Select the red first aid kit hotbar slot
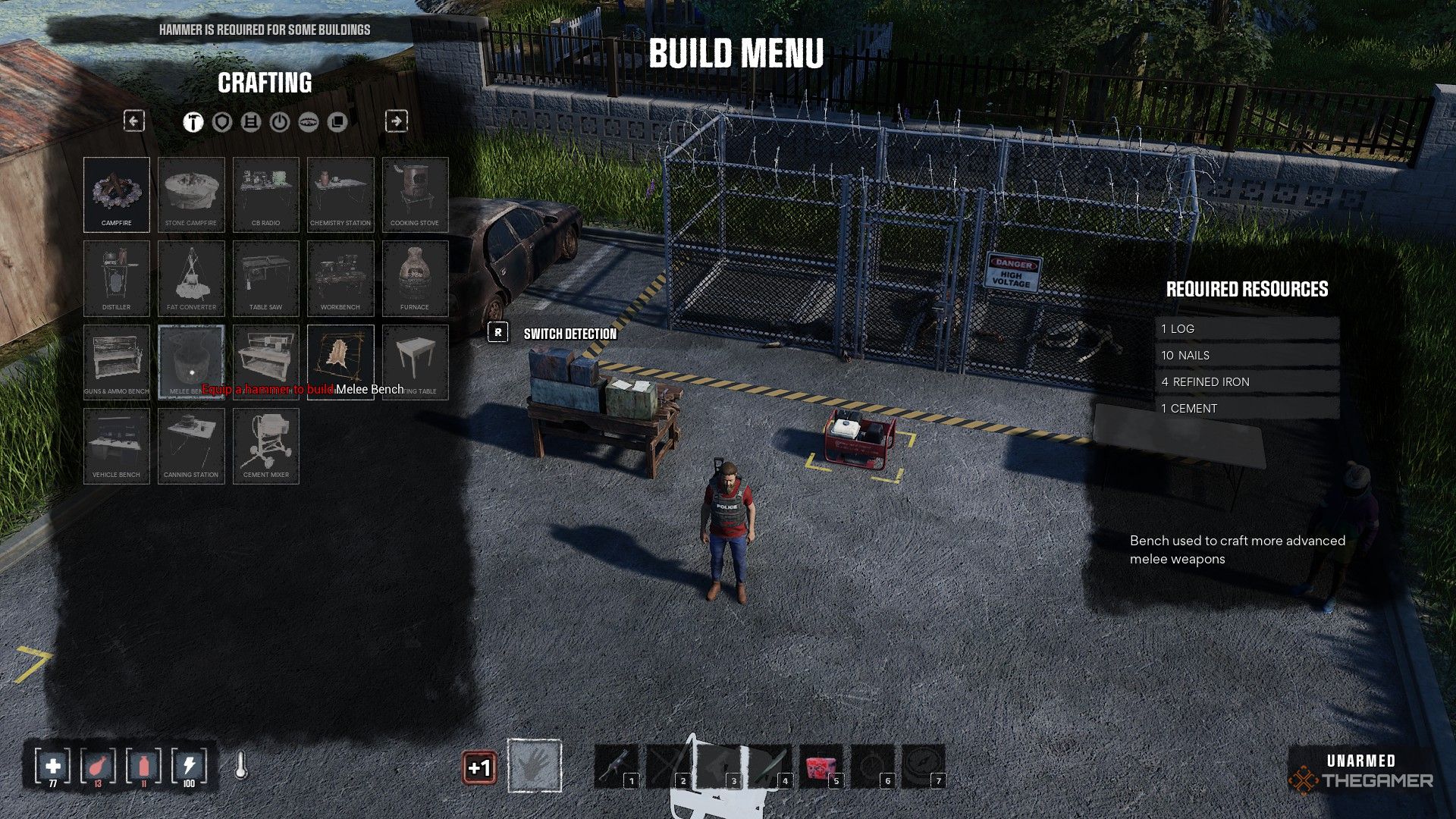 (821, 767)
